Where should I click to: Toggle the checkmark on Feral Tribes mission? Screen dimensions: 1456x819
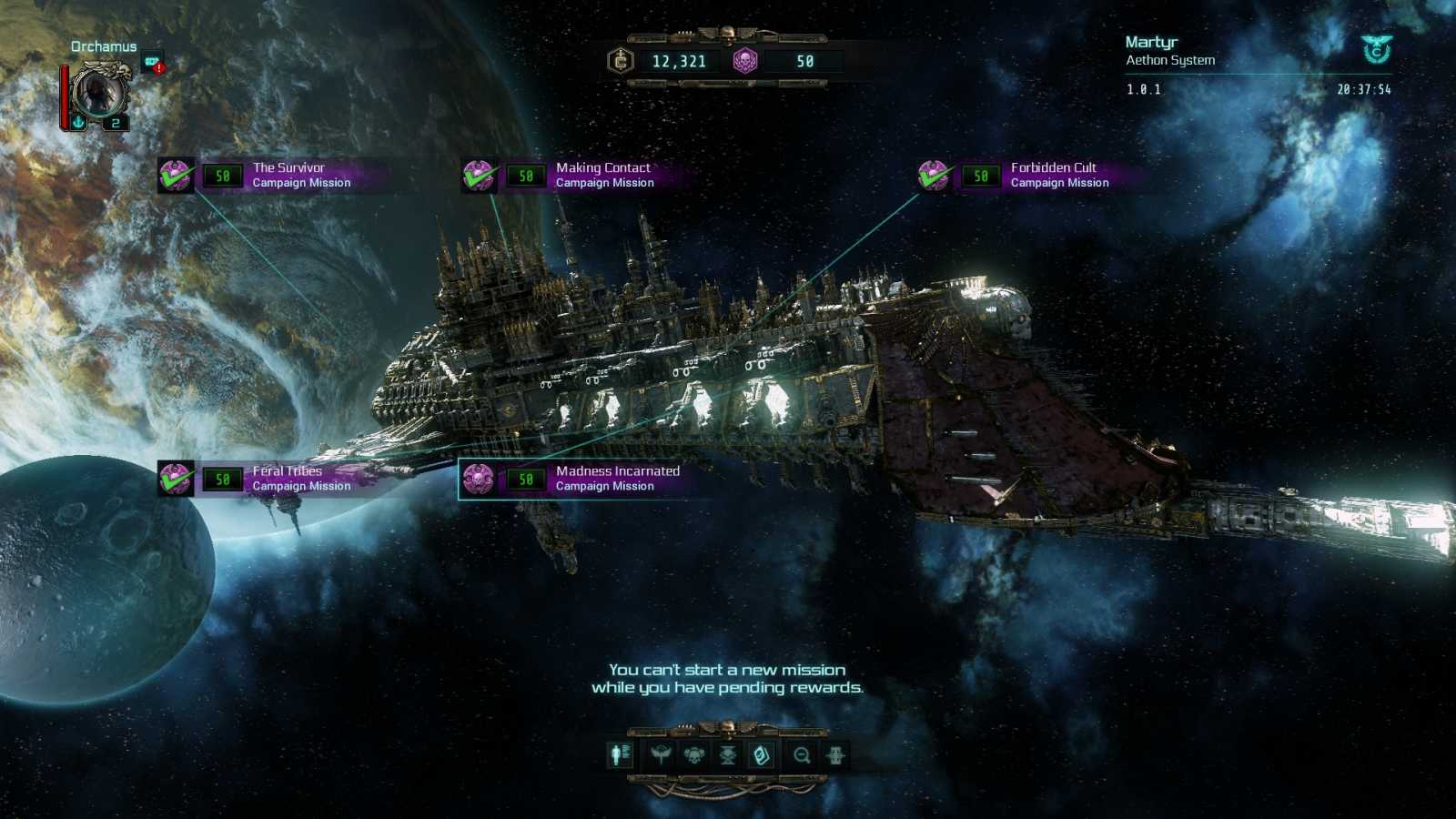click(x=176, y=478)
